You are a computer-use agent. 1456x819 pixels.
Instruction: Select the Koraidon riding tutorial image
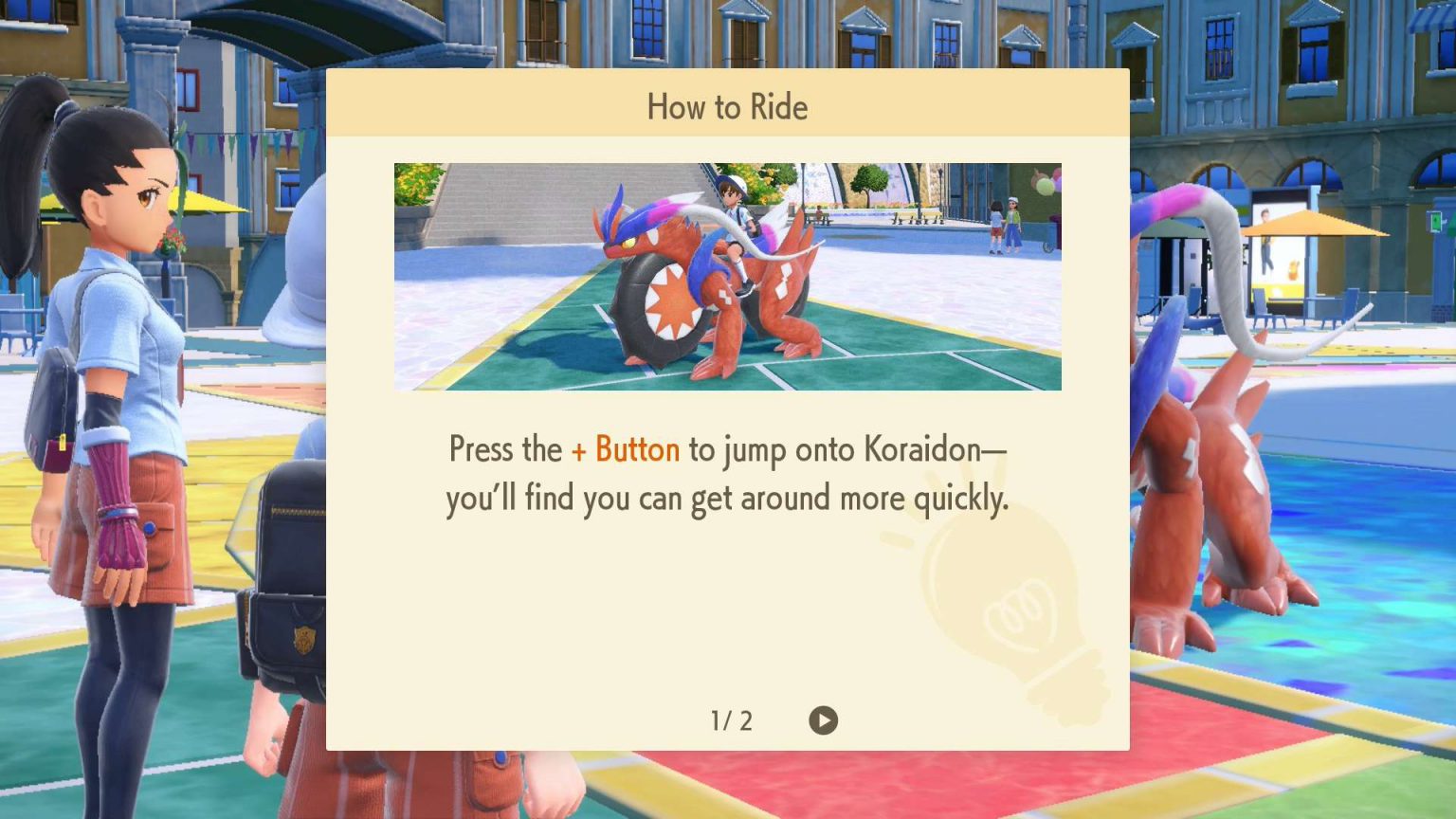tap(727, 273)
